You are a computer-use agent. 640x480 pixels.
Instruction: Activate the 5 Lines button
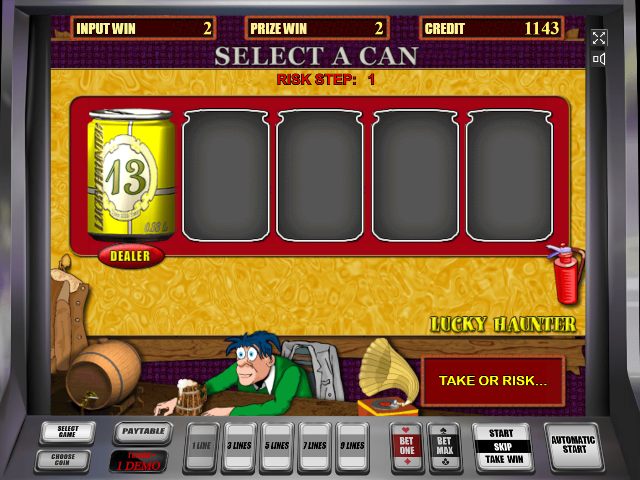coord(276,445)
